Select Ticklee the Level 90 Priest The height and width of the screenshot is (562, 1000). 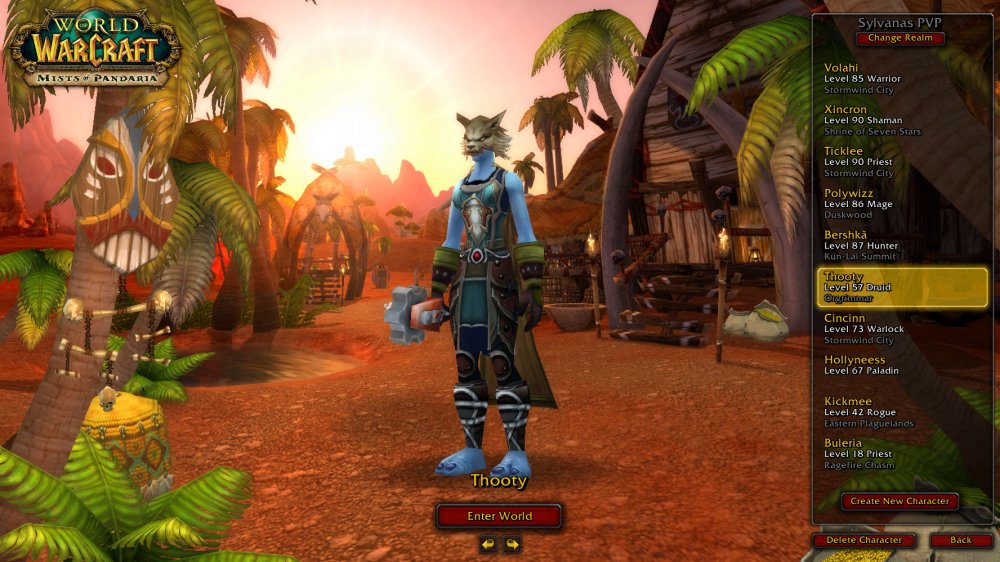[x=900, y=162]
